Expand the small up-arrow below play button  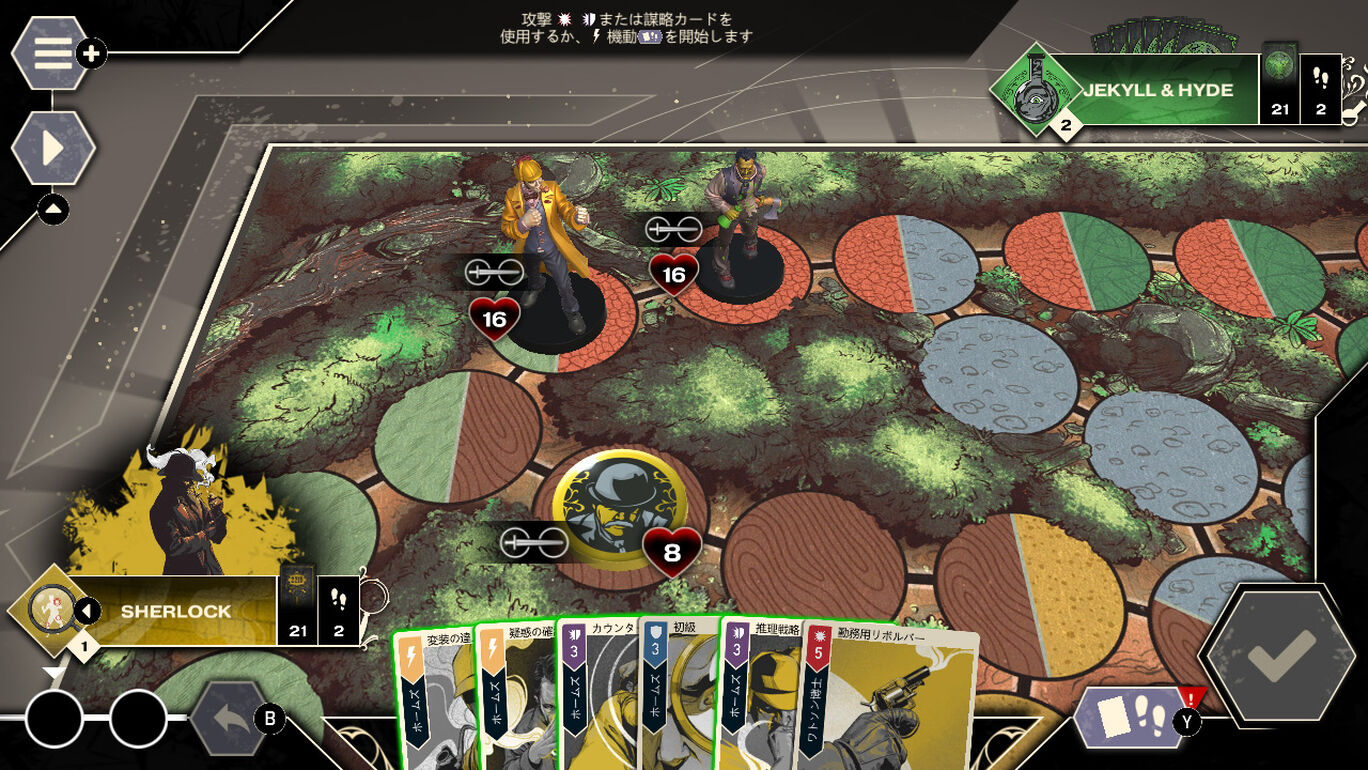[x=53, y=208]
